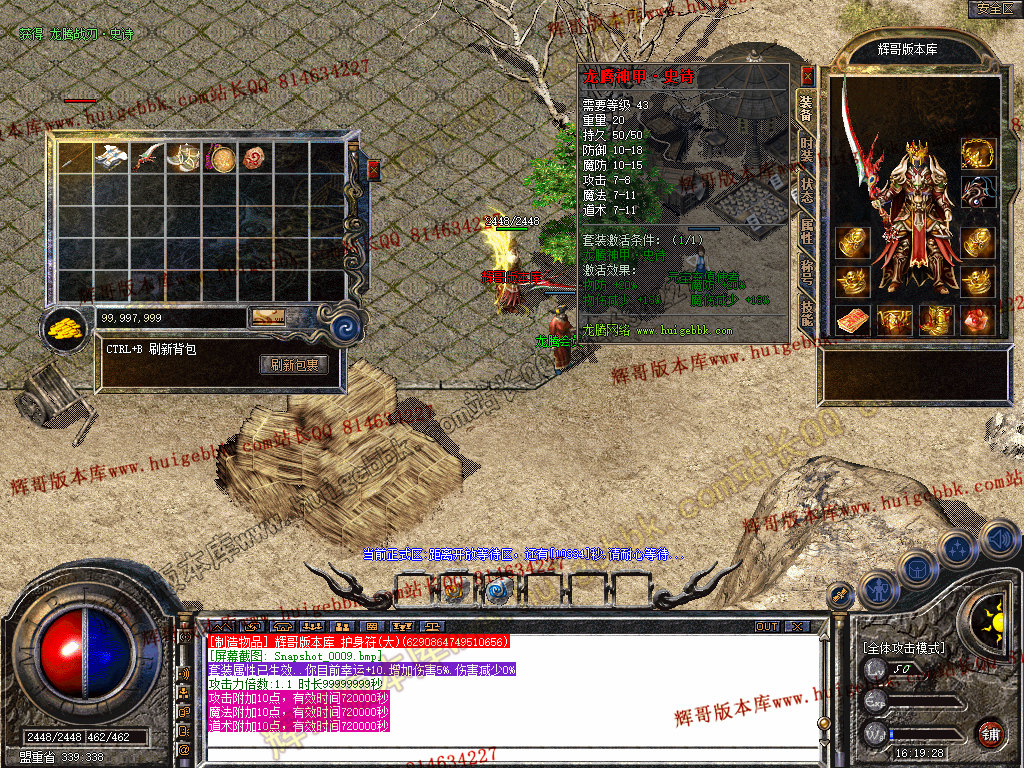Open the 状态 status tab
Screen dimensions: 1024x768
(x=806, y=191)
